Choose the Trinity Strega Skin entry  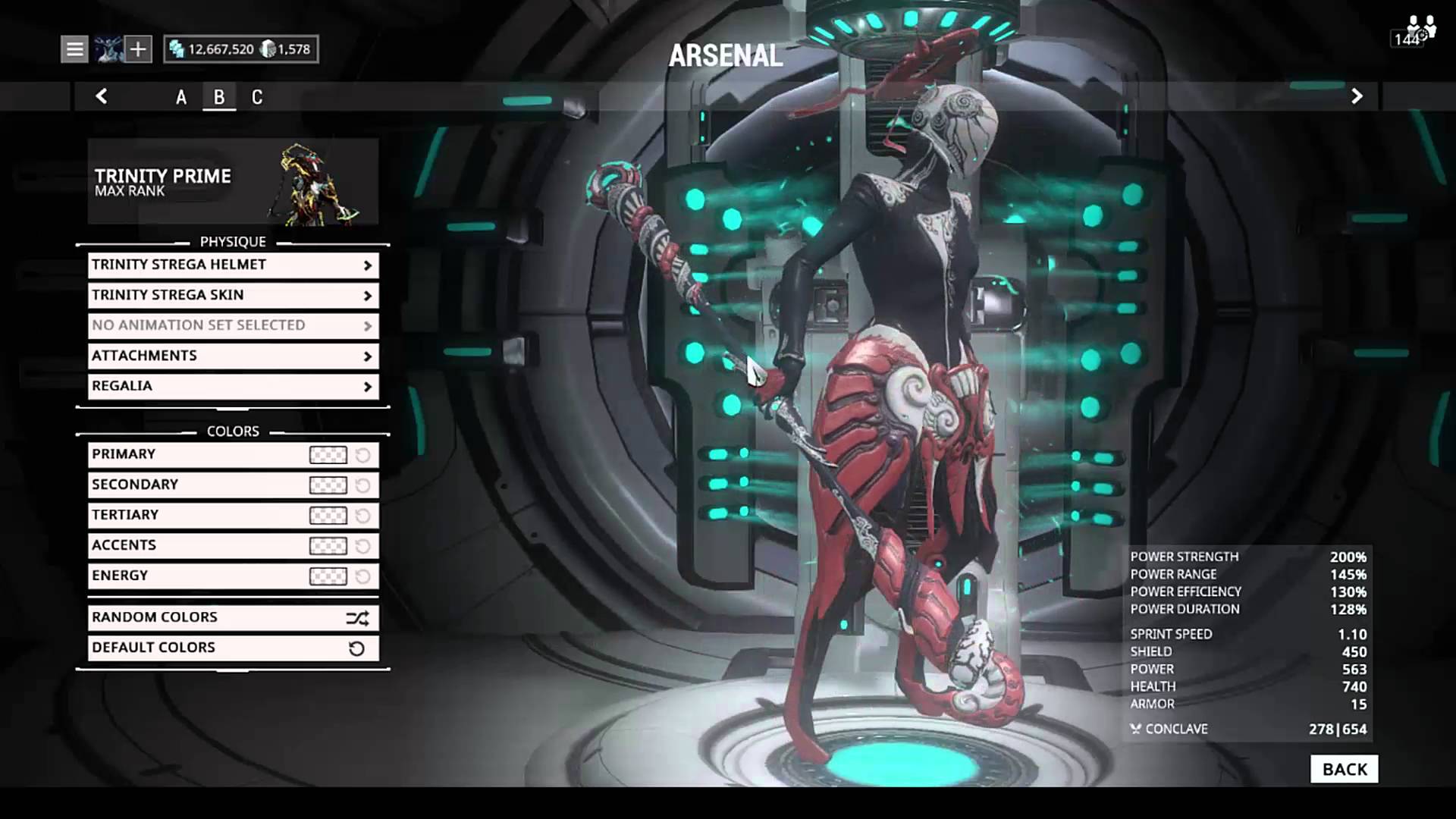(233, 295)
